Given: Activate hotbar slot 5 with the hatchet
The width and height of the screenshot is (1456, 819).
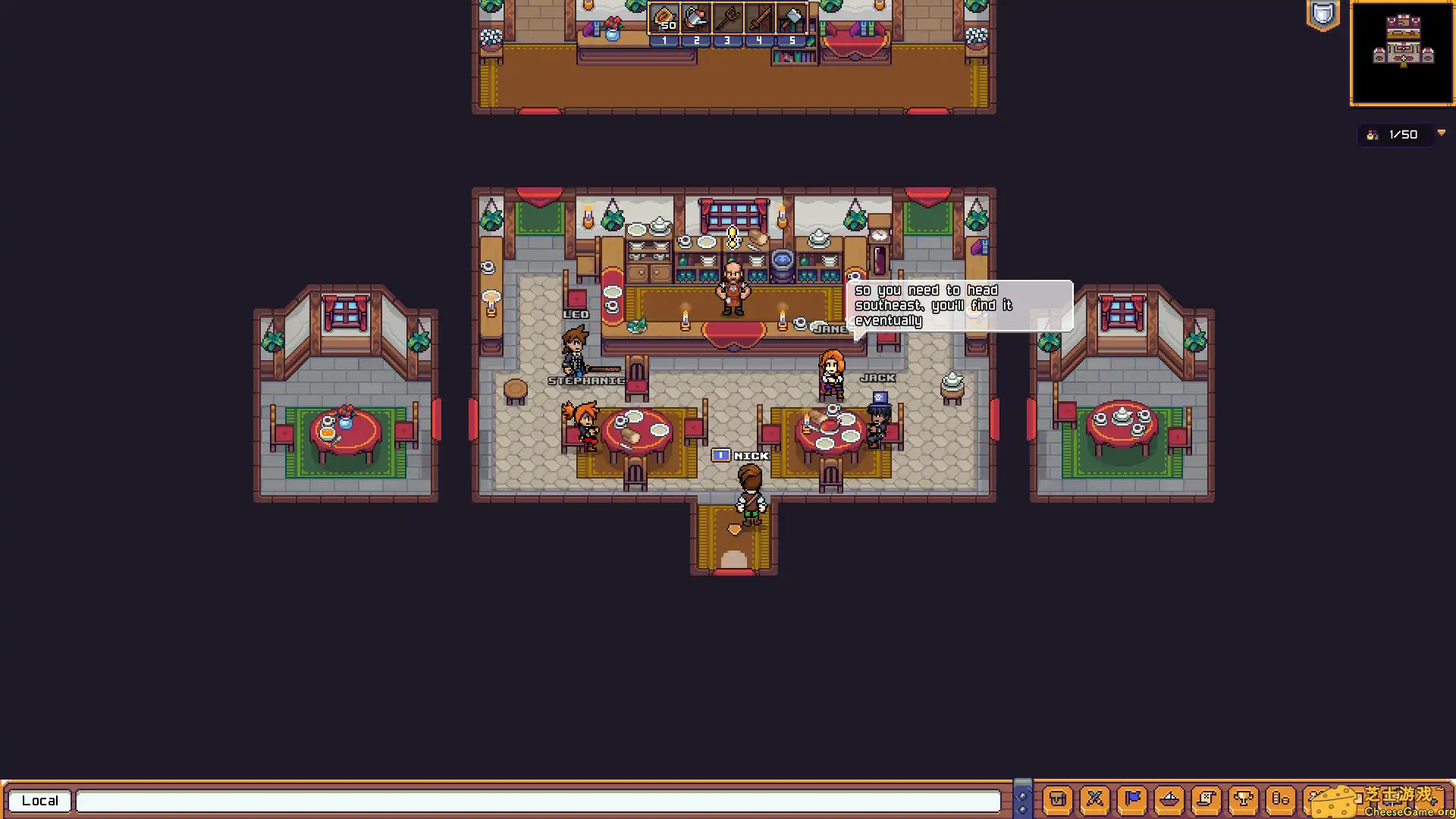Looking at the screenshot, I should 791,19.
